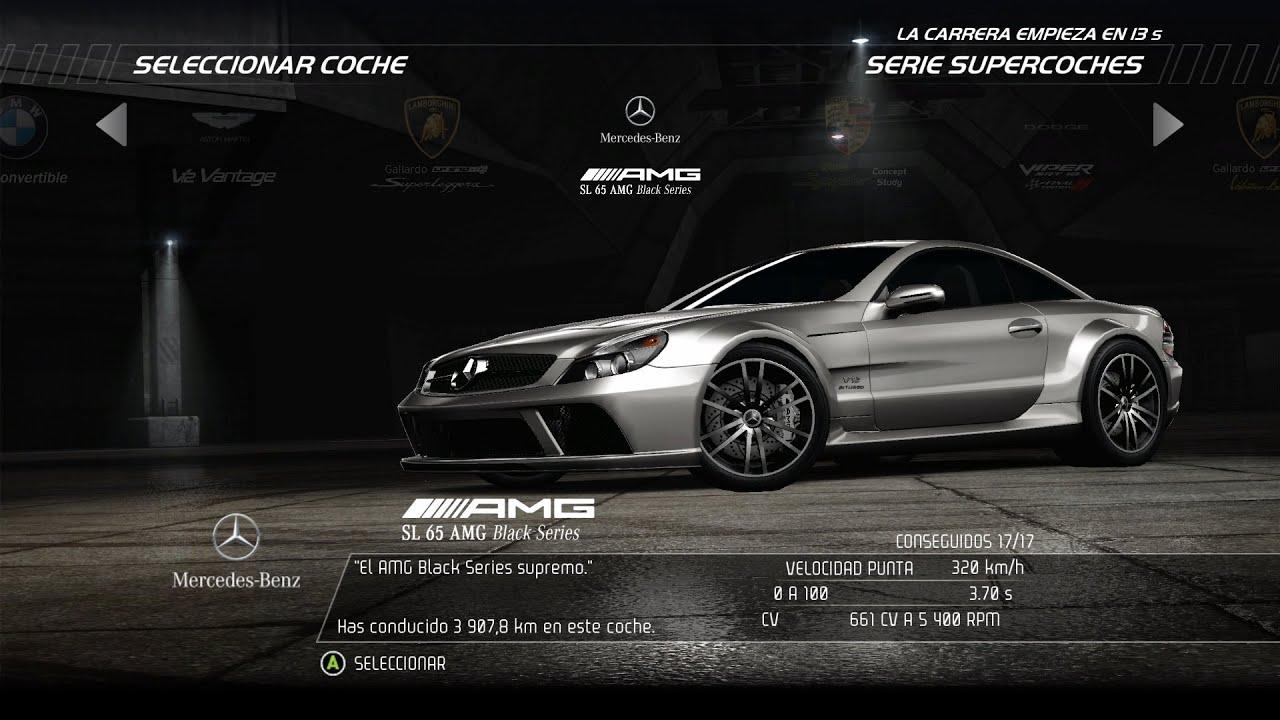Click the left carousel arrow
Image resolution: width=1280 pixels, height=720 pixels.
[111, 125]
